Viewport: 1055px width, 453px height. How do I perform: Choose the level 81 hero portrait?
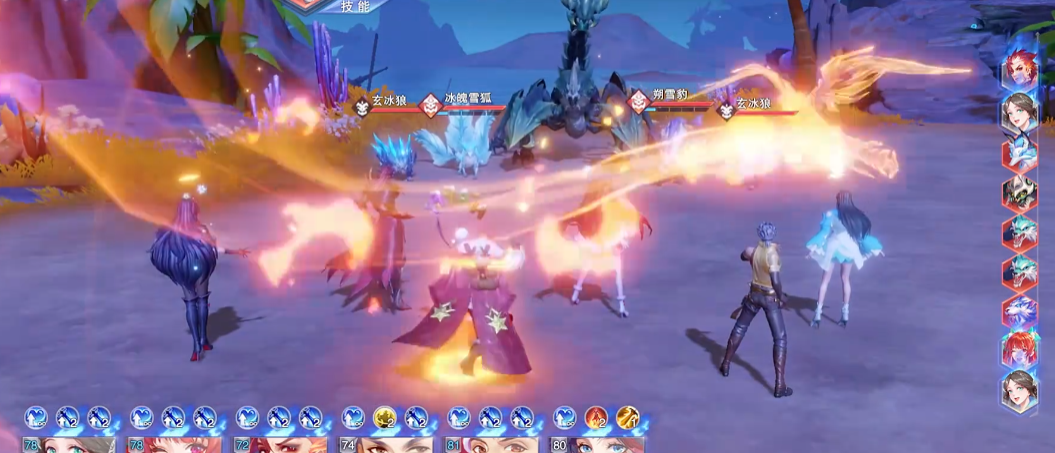pyautogui.click(x=490, y=443)
